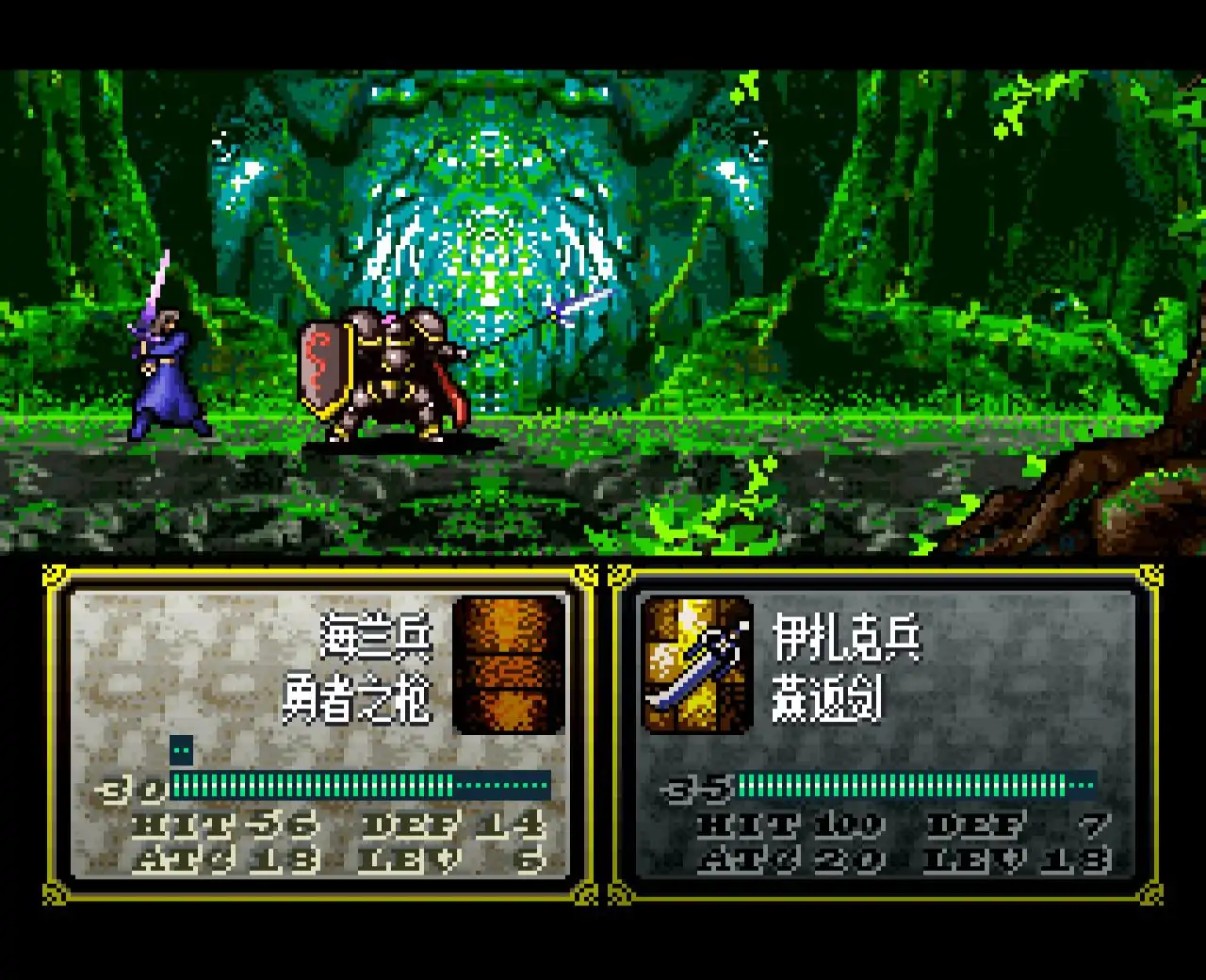Viewport: 1206px width, 980px height.
Task: Select the sword weapon icon beside 伊扎克兵
Action: pos(697,665)
